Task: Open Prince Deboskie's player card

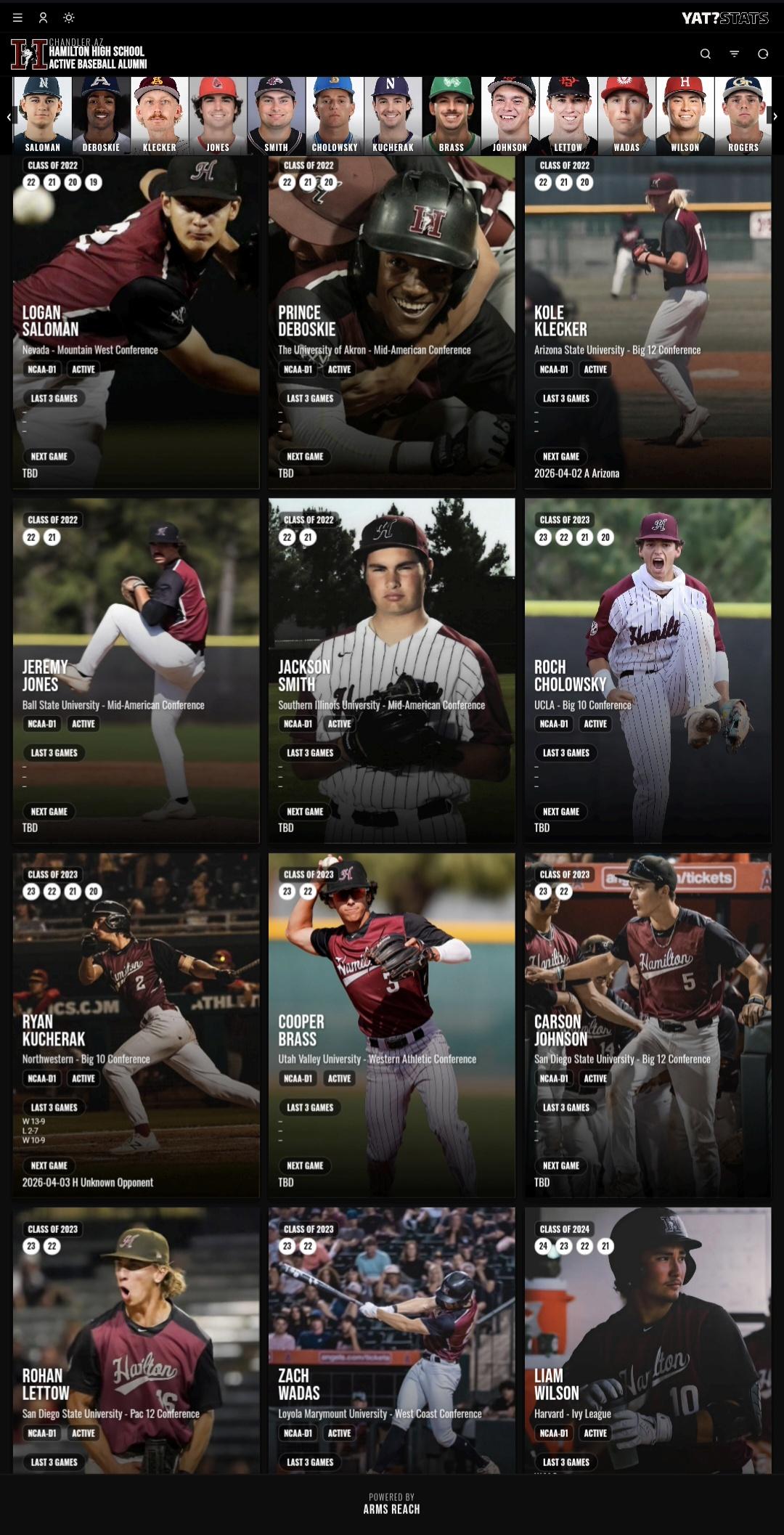Action: 391,322
